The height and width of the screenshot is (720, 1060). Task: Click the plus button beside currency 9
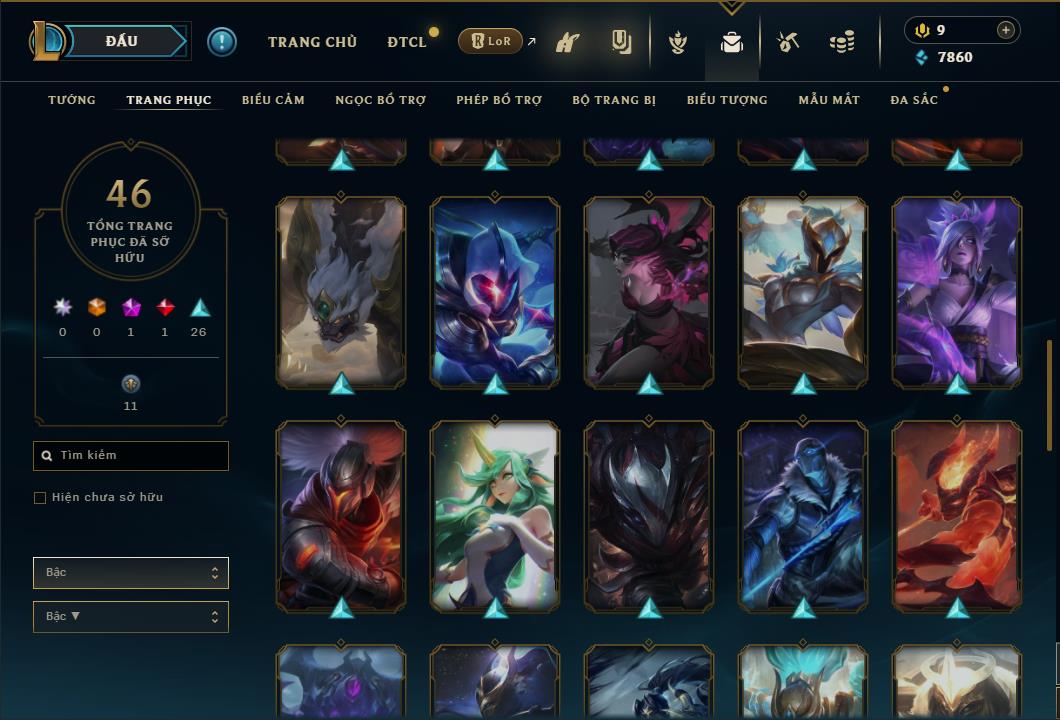click(1005, 30)
